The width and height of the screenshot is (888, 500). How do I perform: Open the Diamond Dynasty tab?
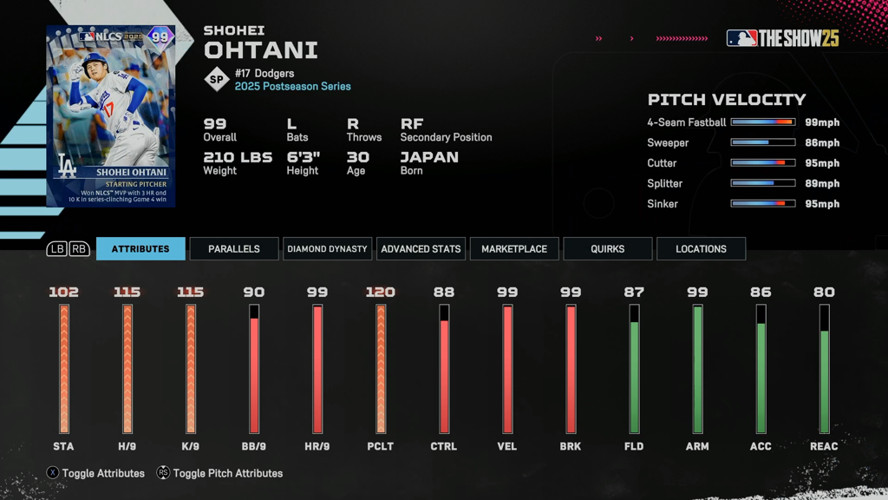(327, 249)
